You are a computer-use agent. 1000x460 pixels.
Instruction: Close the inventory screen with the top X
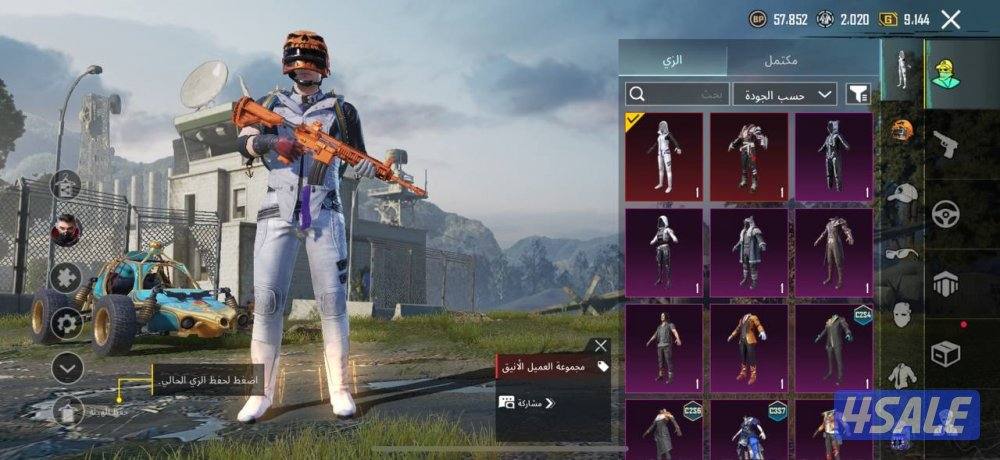[x=951, y=19]
